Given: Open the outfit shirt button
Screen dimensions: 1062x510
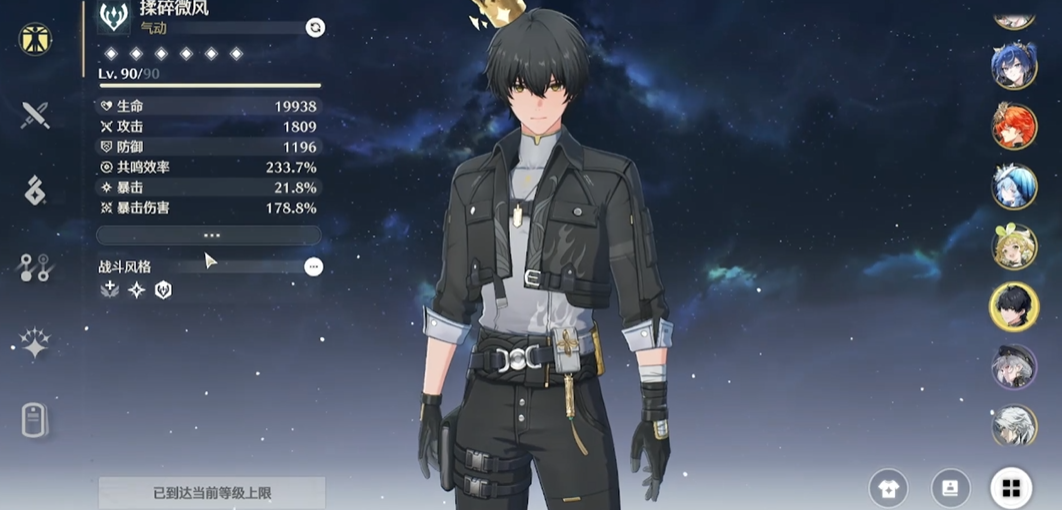Looking at the screenshot, I should (887, 488).
